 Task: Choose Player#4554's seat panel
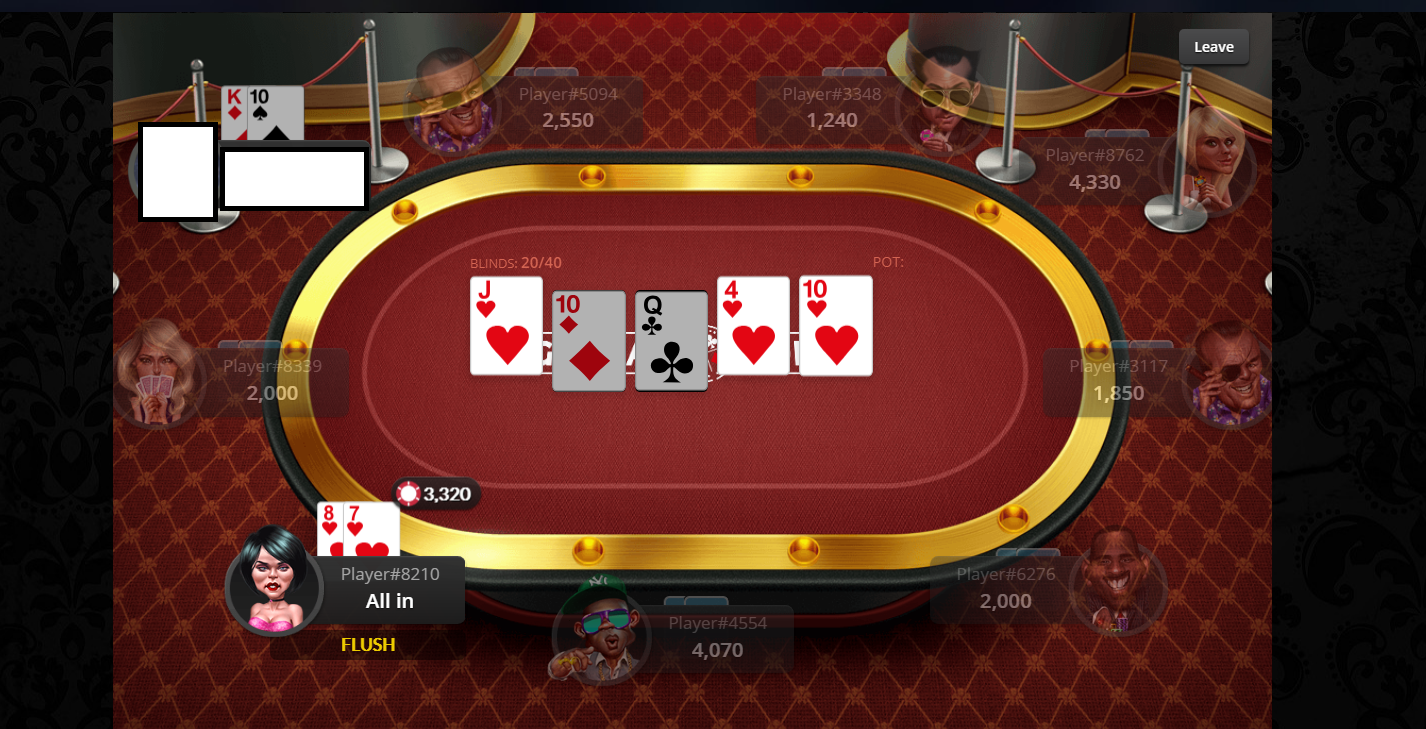[x=717, y=638]
